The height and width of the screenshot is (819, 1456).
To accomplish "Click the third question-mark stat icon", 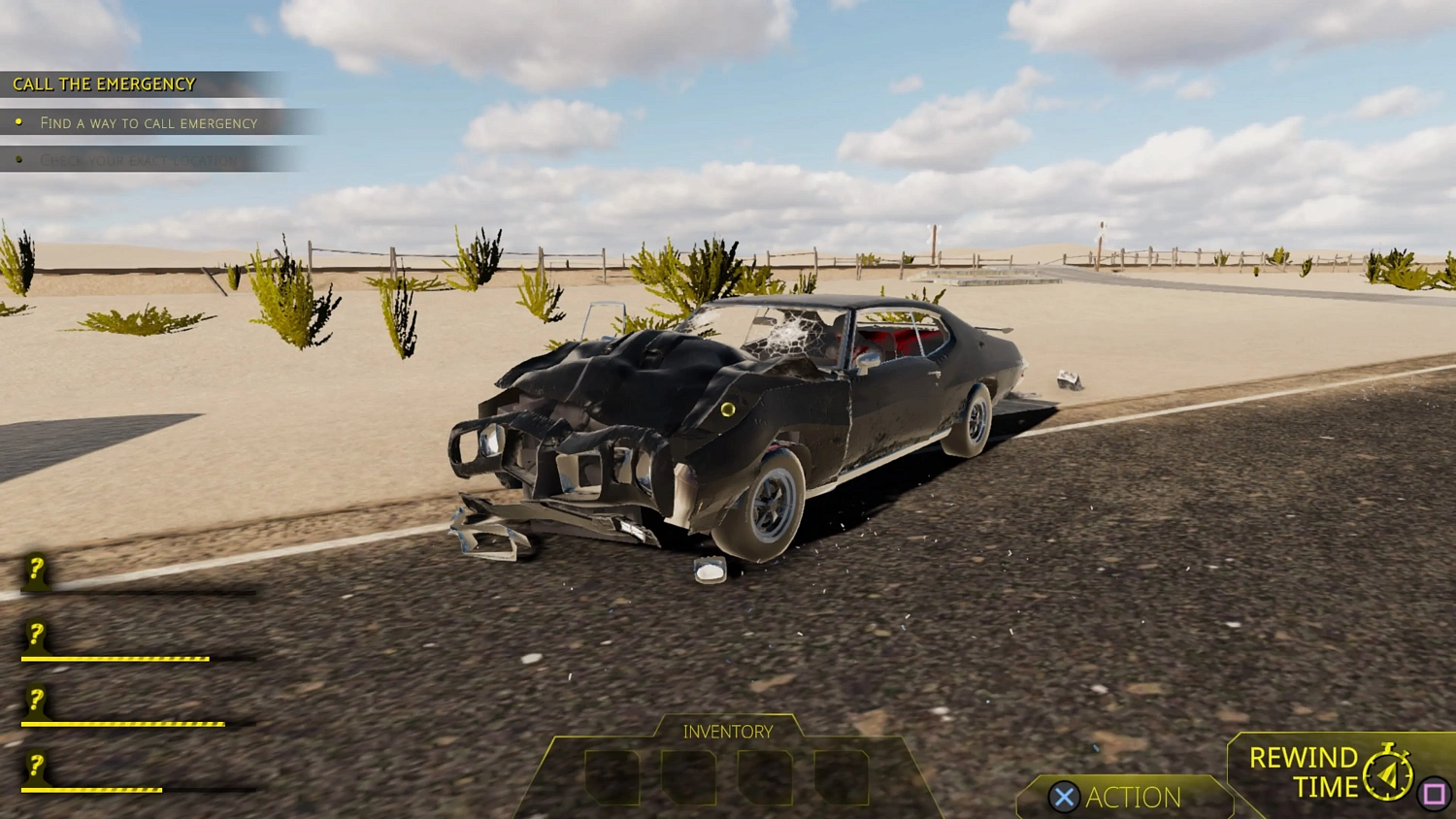I will point(35,701).
